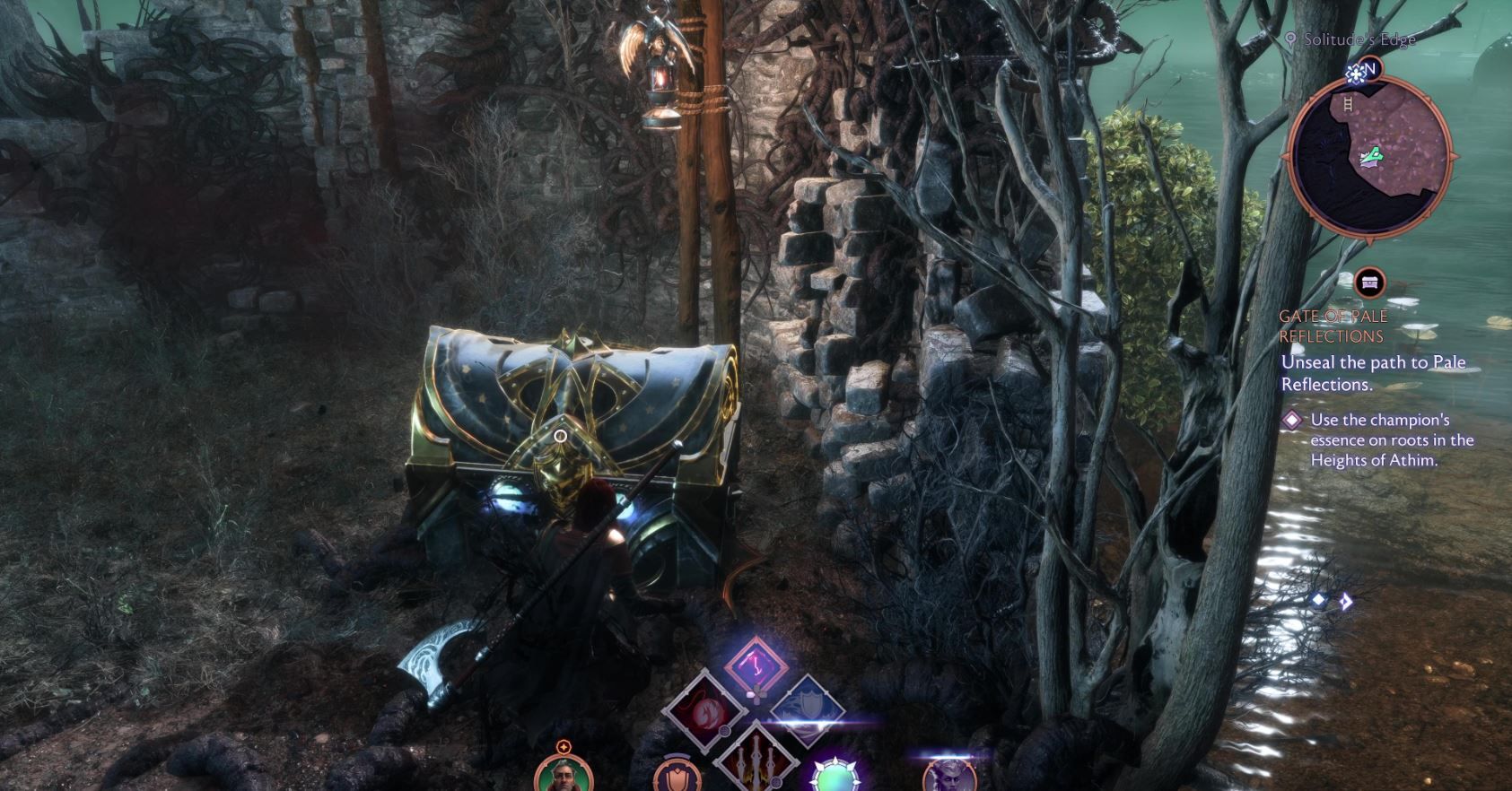1512x791 pixels.
Task: Click the location pin icon beside Solitude's Edge
Action: click(1291, 39)
